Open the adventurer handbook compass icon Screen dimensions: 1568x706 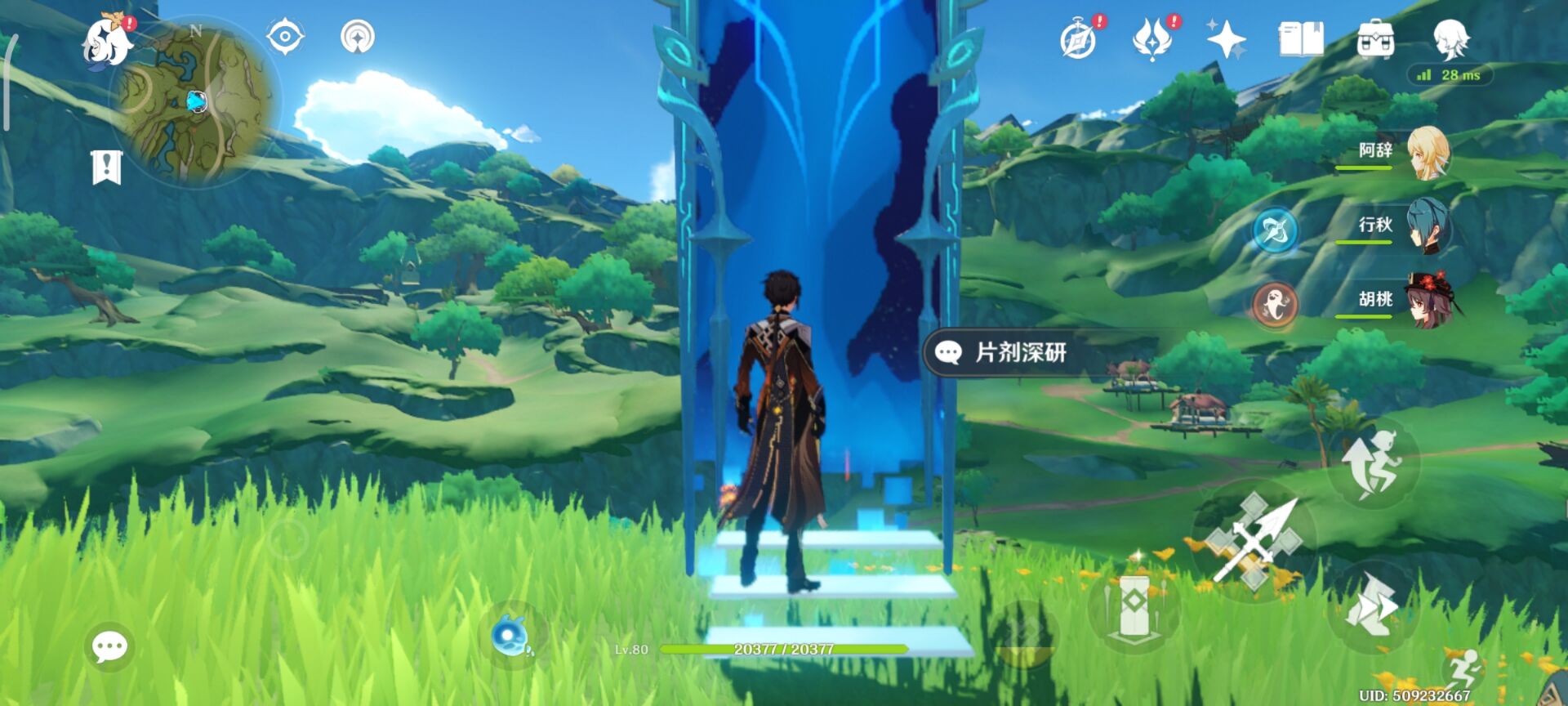tap(1078, 39)
